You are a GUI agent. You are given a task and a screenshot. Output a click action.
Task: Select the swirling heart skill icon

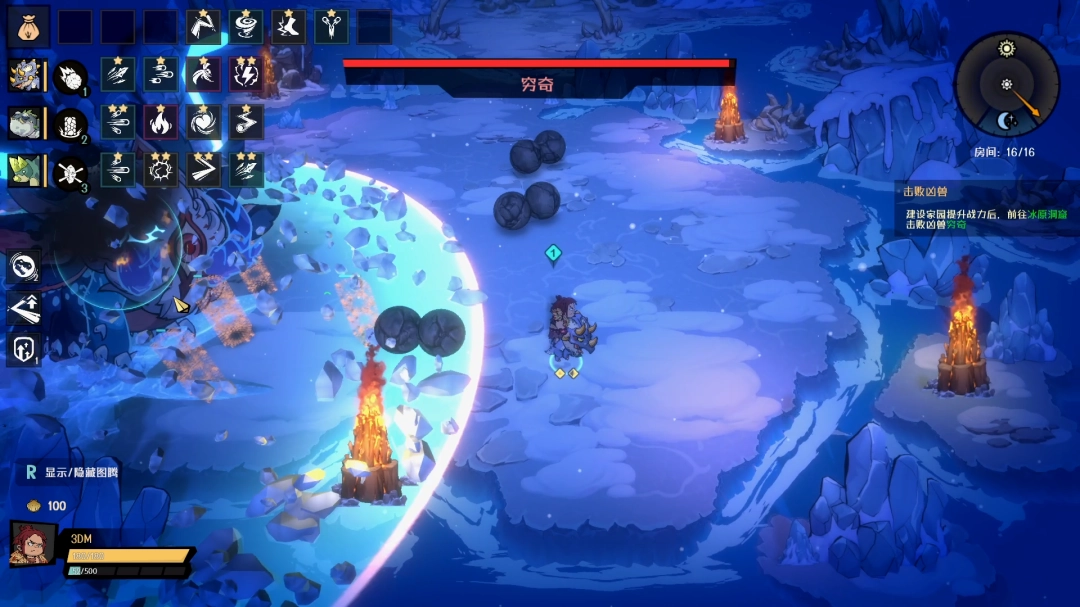pos(204,122)
